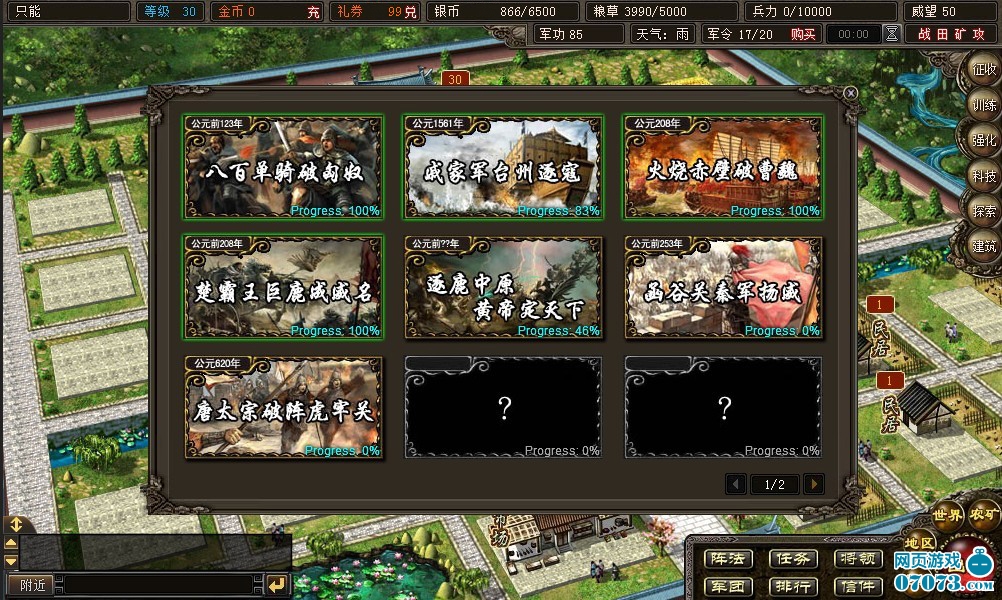Open the 阵法 formation panel
1002x600 pixels.
point(727,559)
